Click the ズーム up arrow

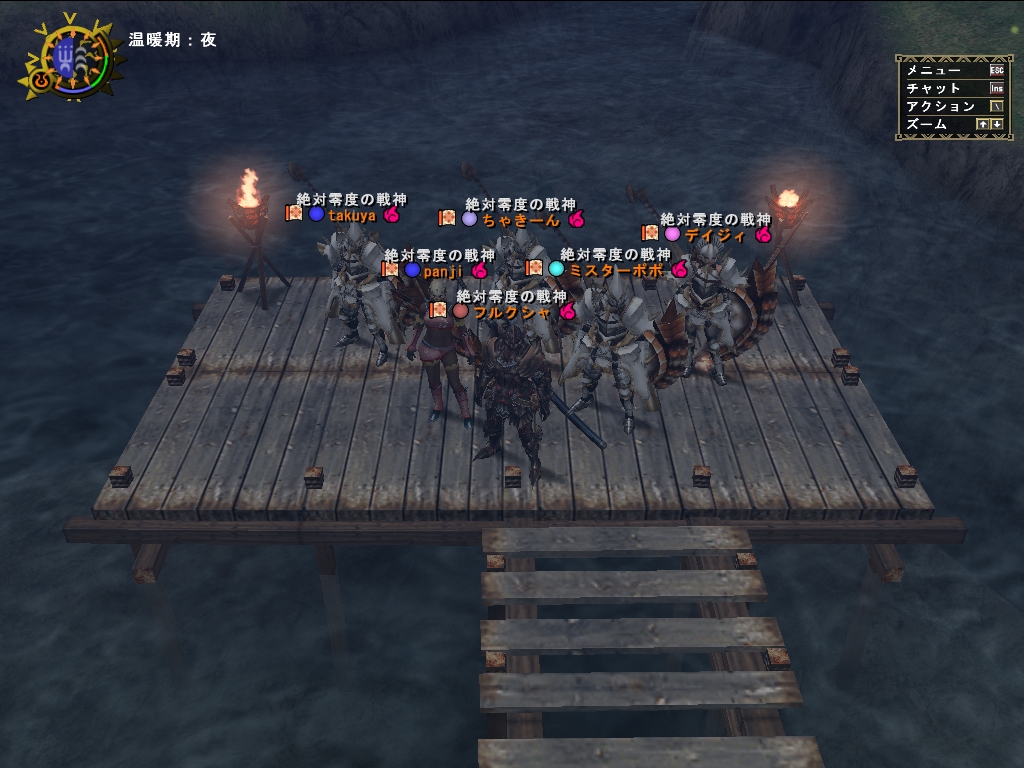click(982, 124)
